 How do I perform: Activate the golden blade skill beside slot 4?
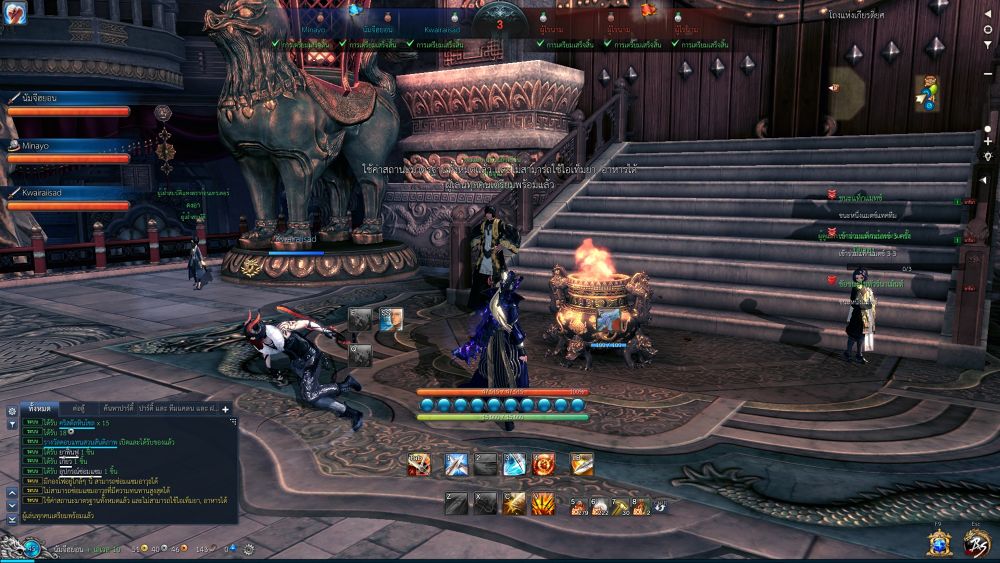click(582, 464)
